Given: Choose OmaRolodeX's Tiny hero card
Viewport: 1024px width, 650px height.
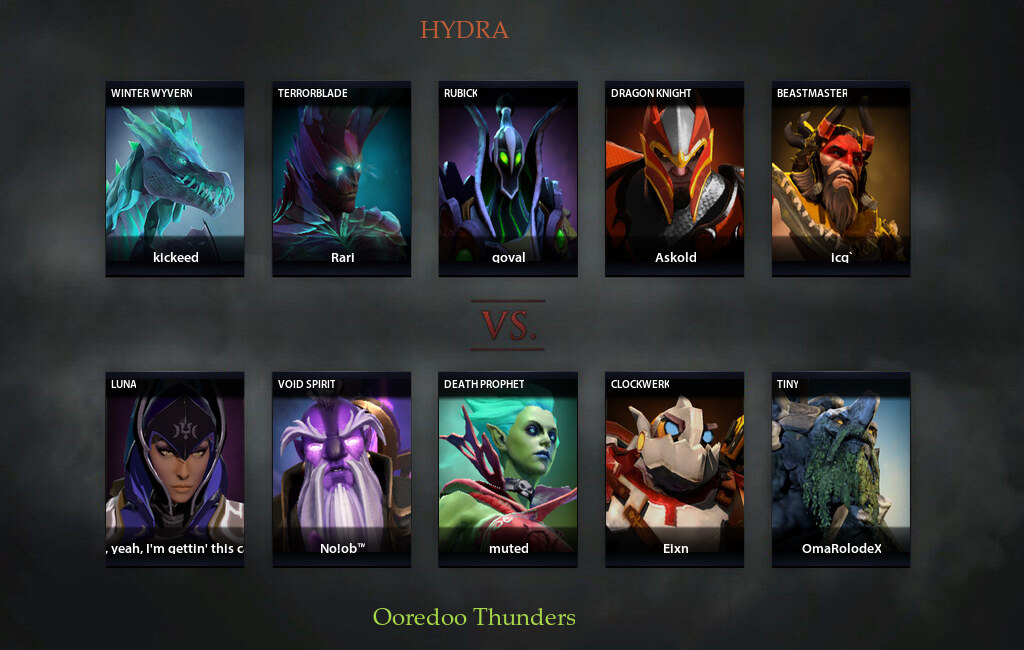Looking at the screenshot, I should 841,469.
